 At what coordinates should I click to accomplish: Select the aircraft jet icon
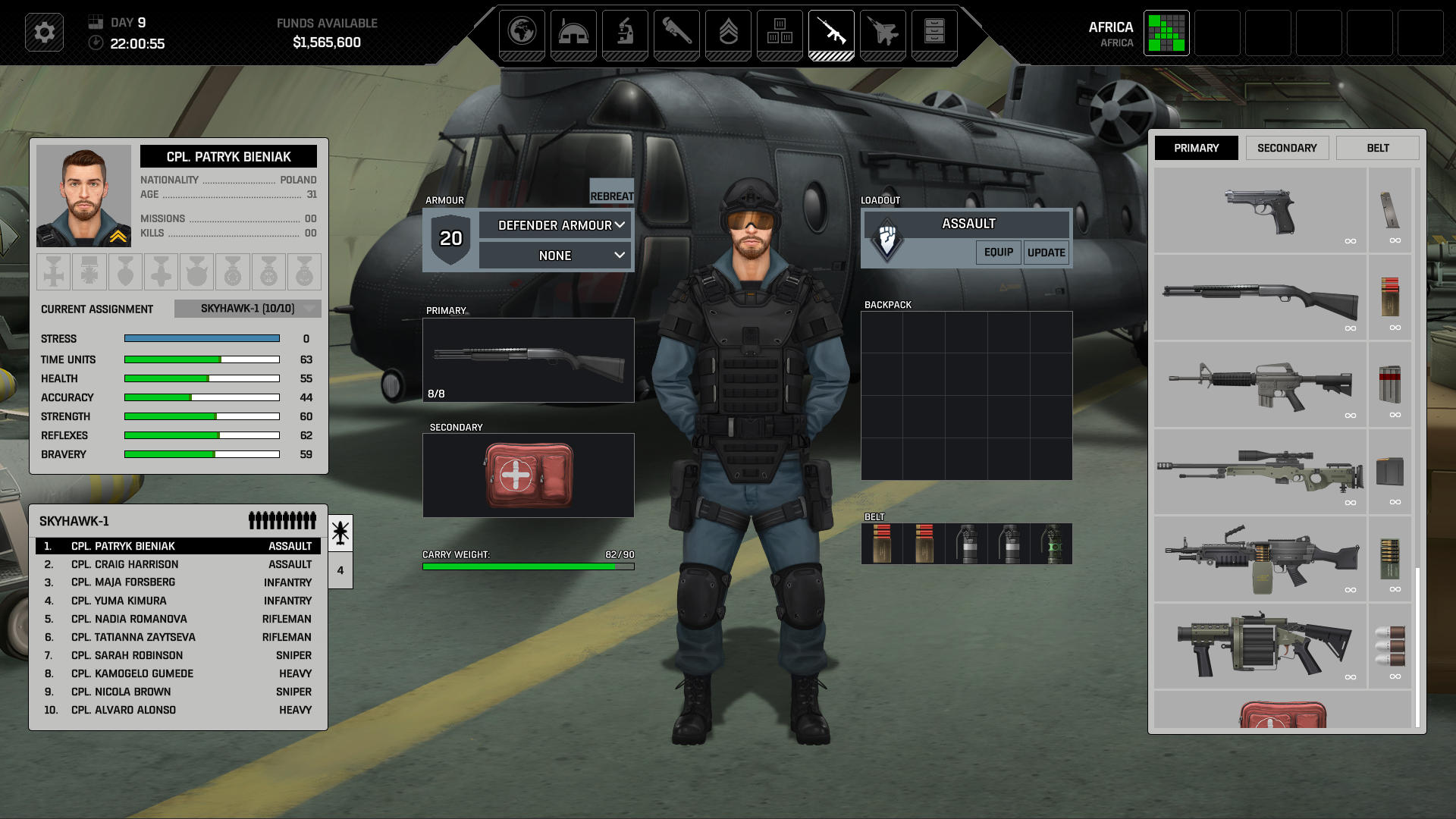coord(883,33)
